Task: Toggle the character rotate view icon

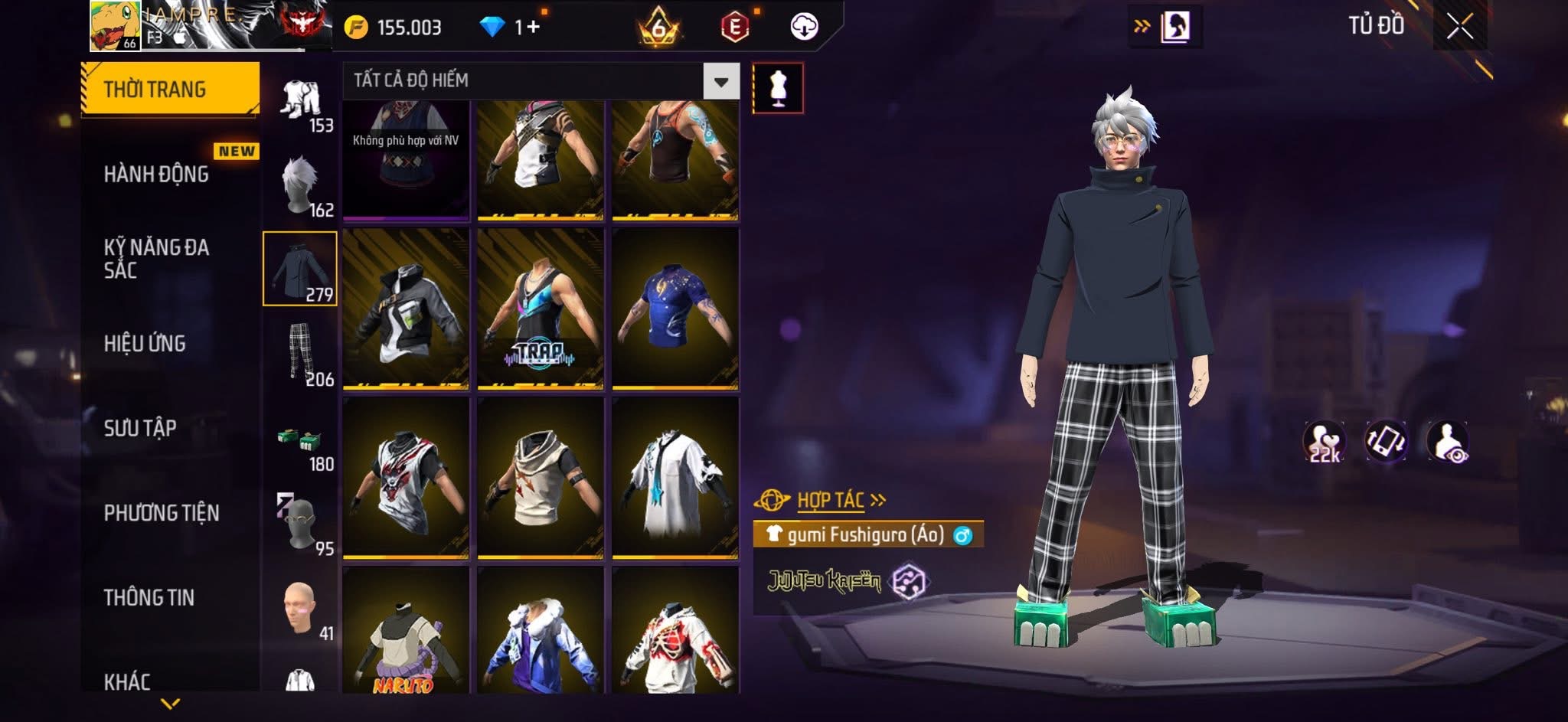Action: pyautogui.click(x=1386, y=442)
